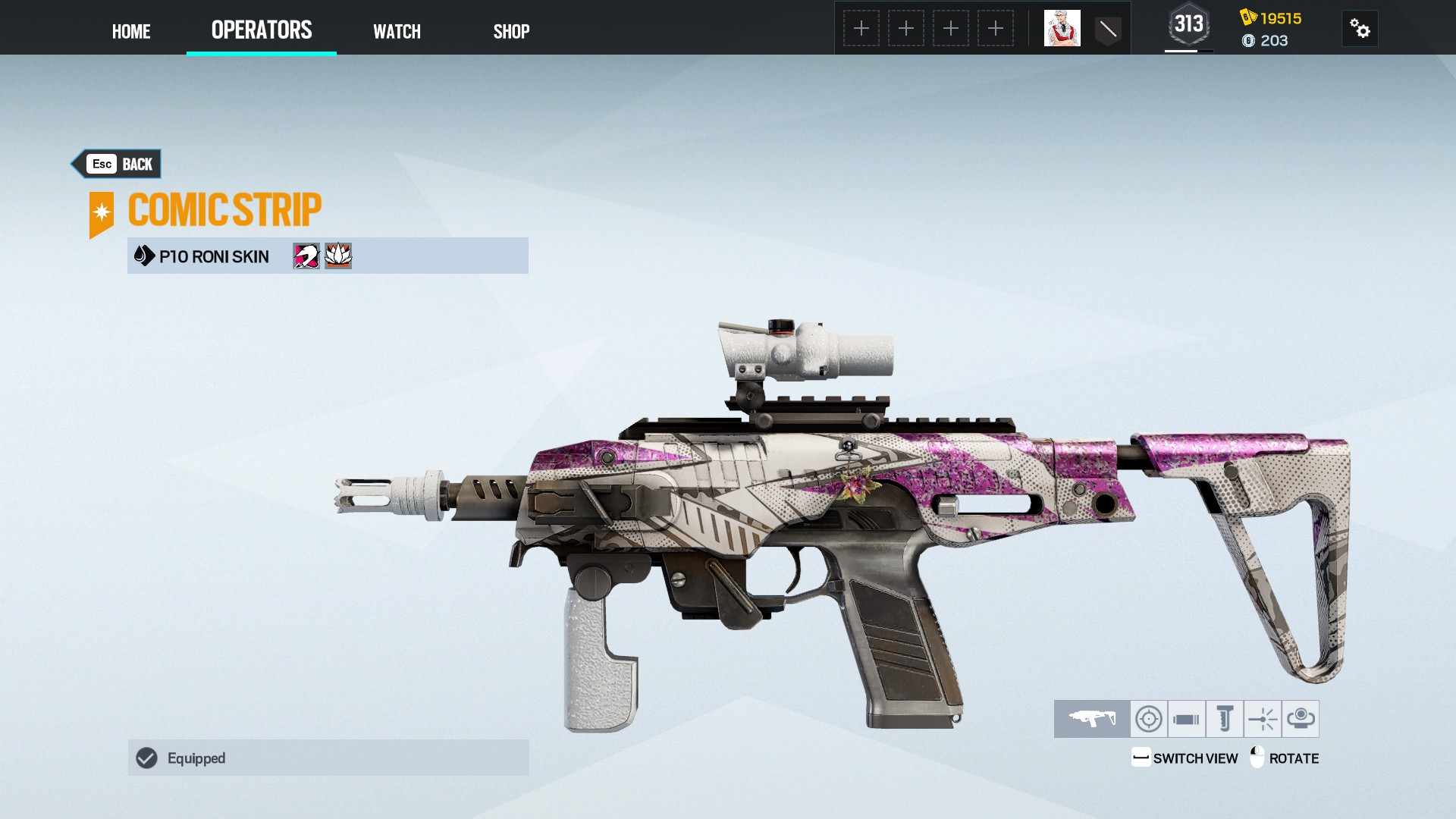Click the P10 RONI skin label
The image size is (1456, 819).
pyautogui.click(x=213, y=256)
